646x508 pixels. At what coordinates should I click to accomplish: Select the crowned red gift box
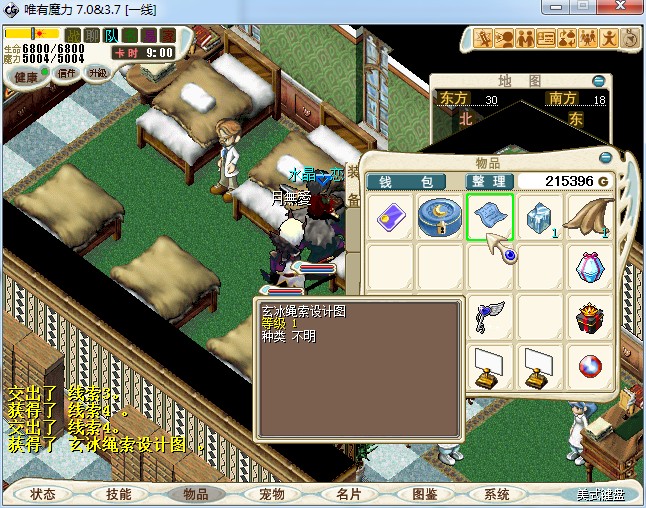tap(591, 318)
